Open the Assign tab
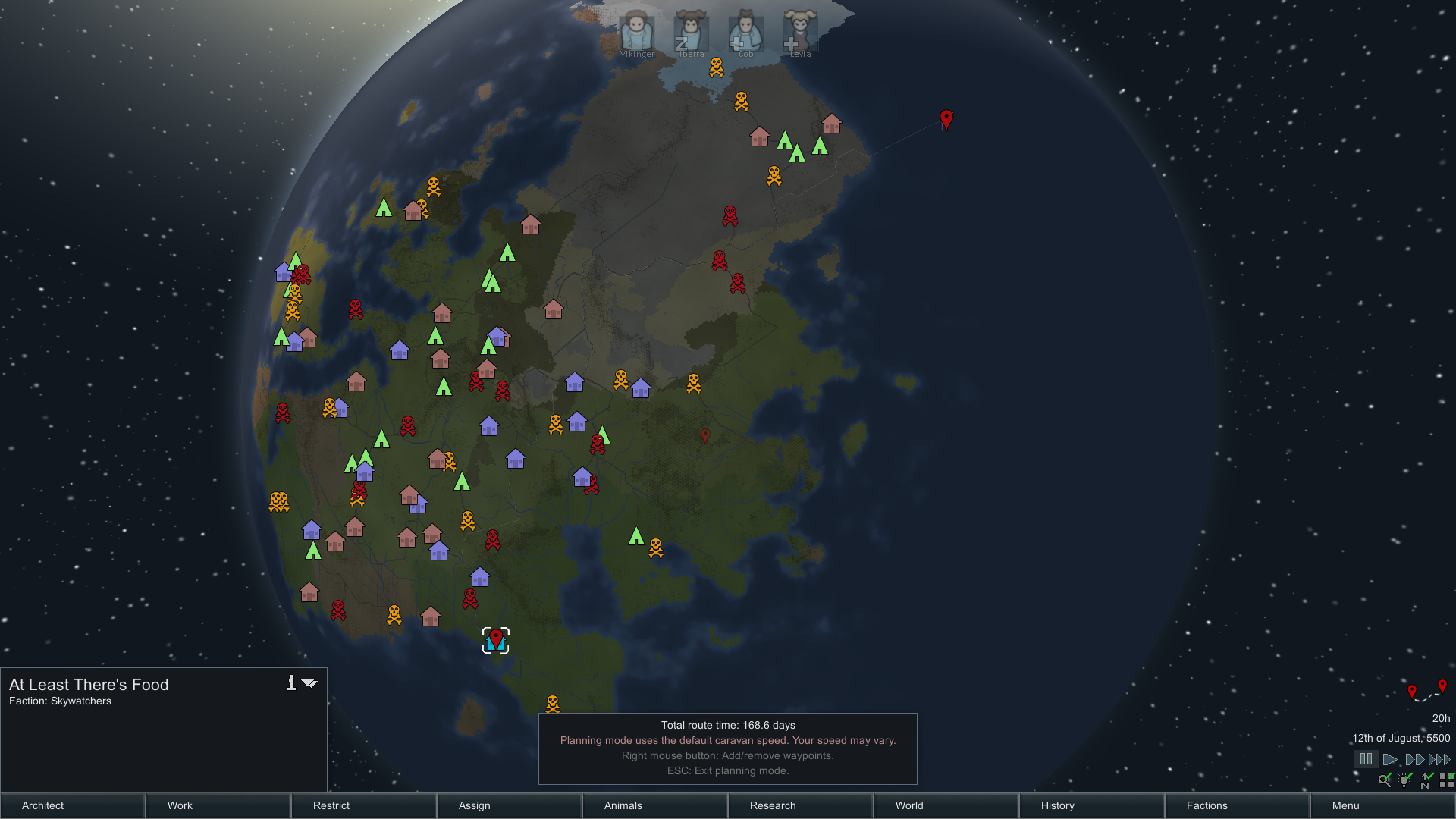 (x=509, y=805)
